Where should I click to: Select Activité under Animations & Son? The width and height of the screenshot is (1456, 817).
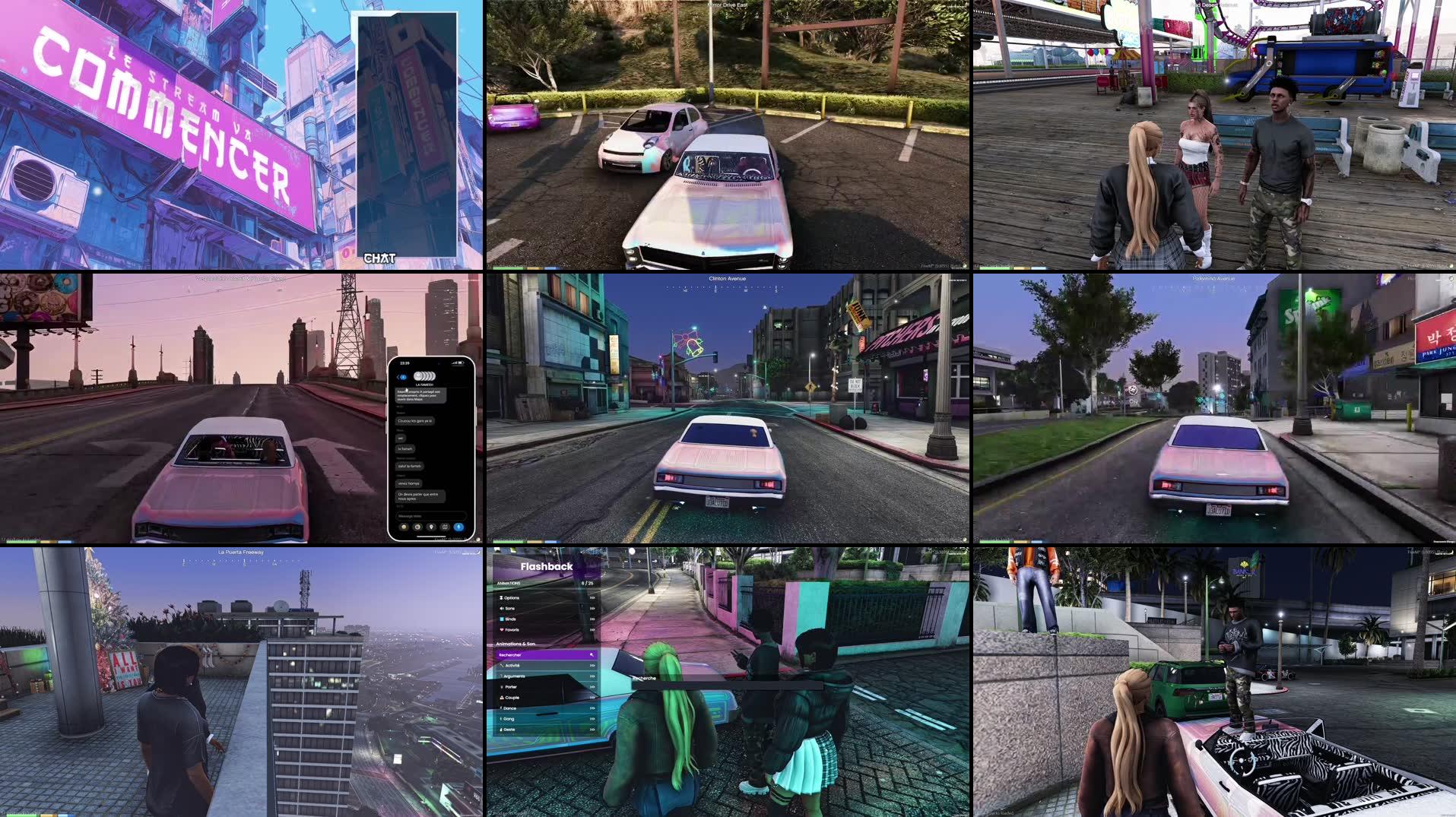(511, 666)
